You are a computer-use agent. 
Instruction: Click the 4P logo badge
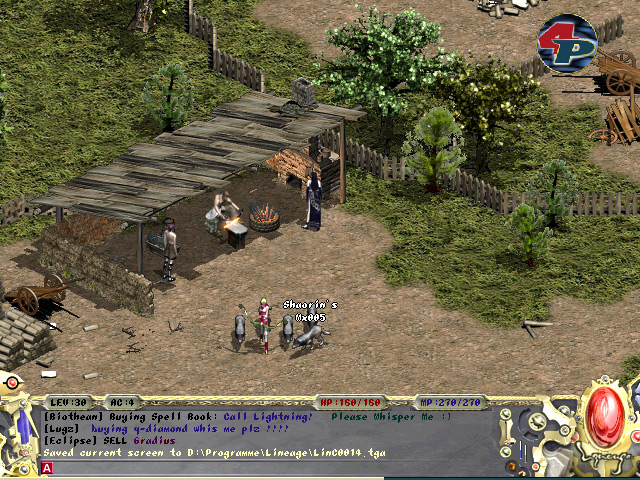pos(567,44)
